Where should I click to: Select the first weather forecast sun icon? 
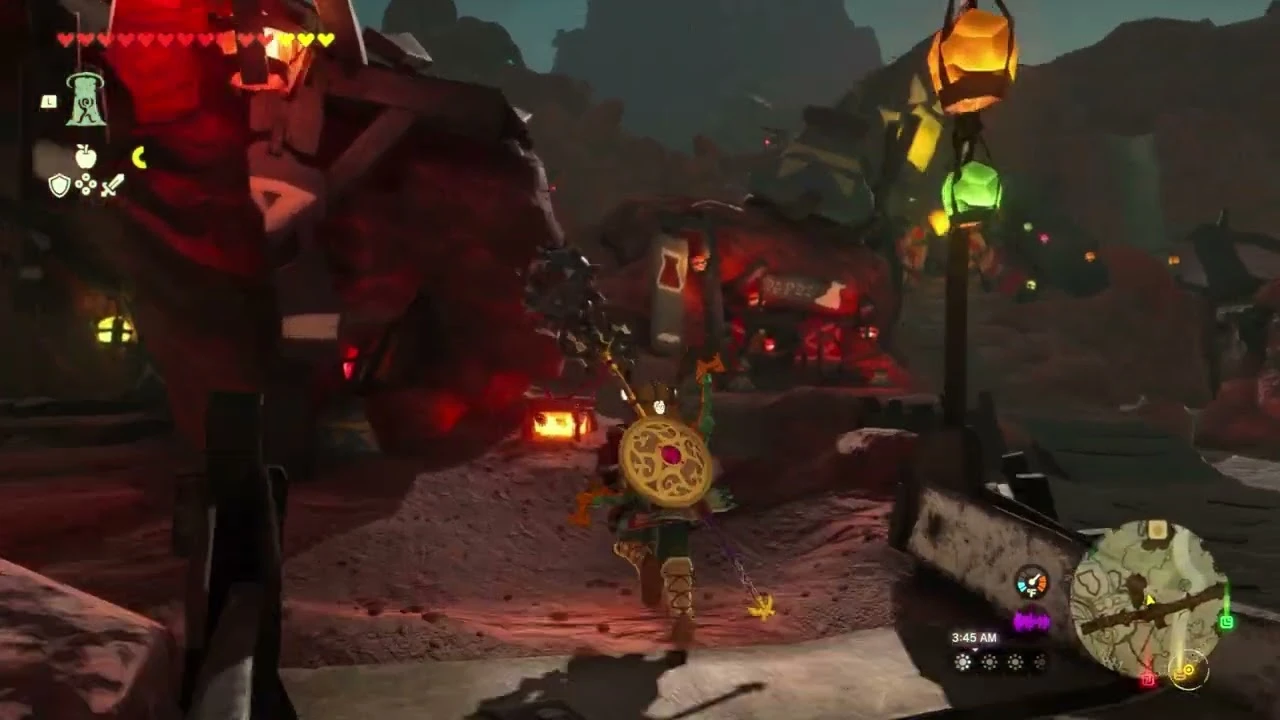coord(962,663)
